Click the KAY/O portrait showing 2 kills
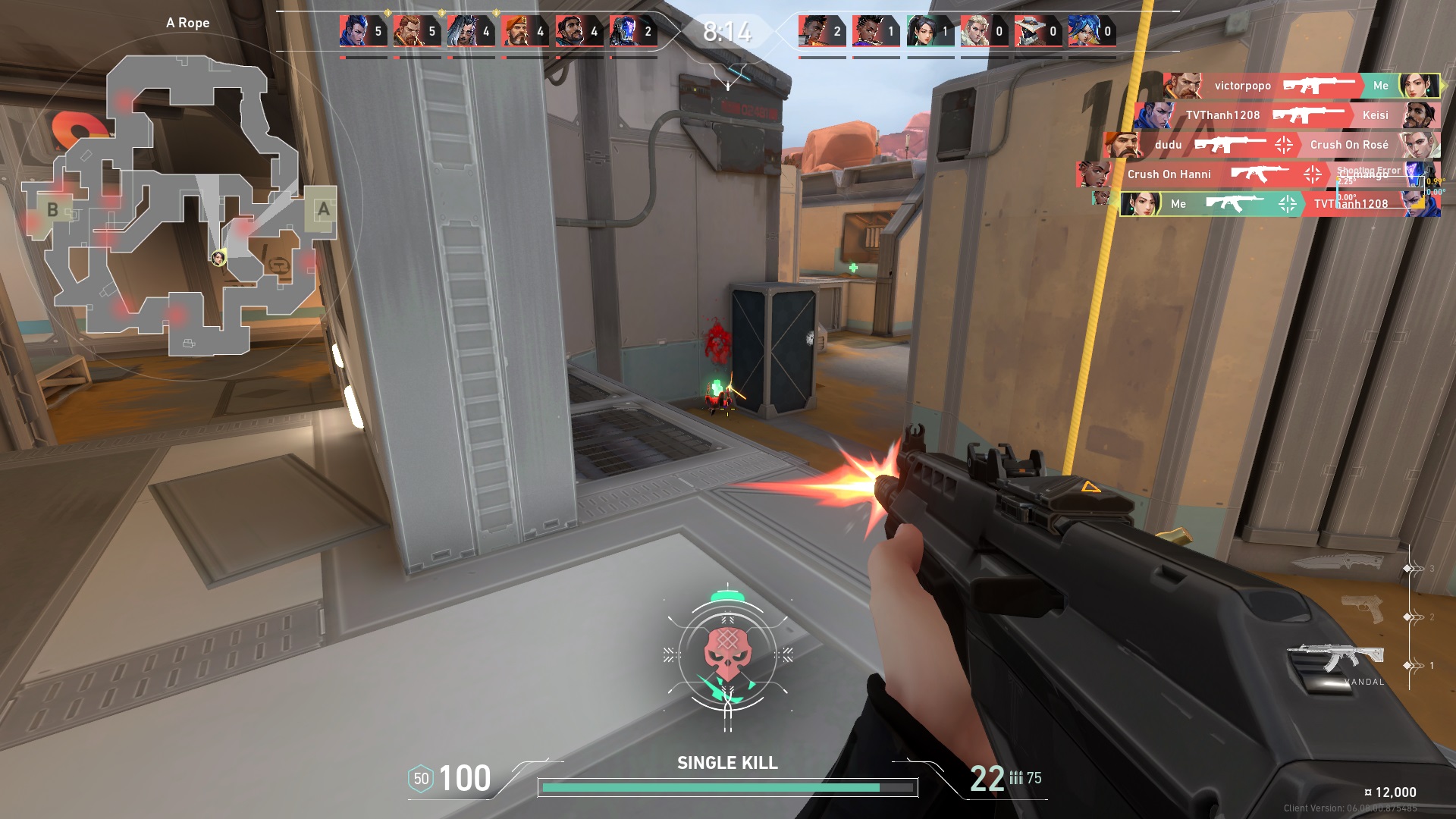Image resolution: width=1456 pixels, height=819 pixels. tap(626, 30)
